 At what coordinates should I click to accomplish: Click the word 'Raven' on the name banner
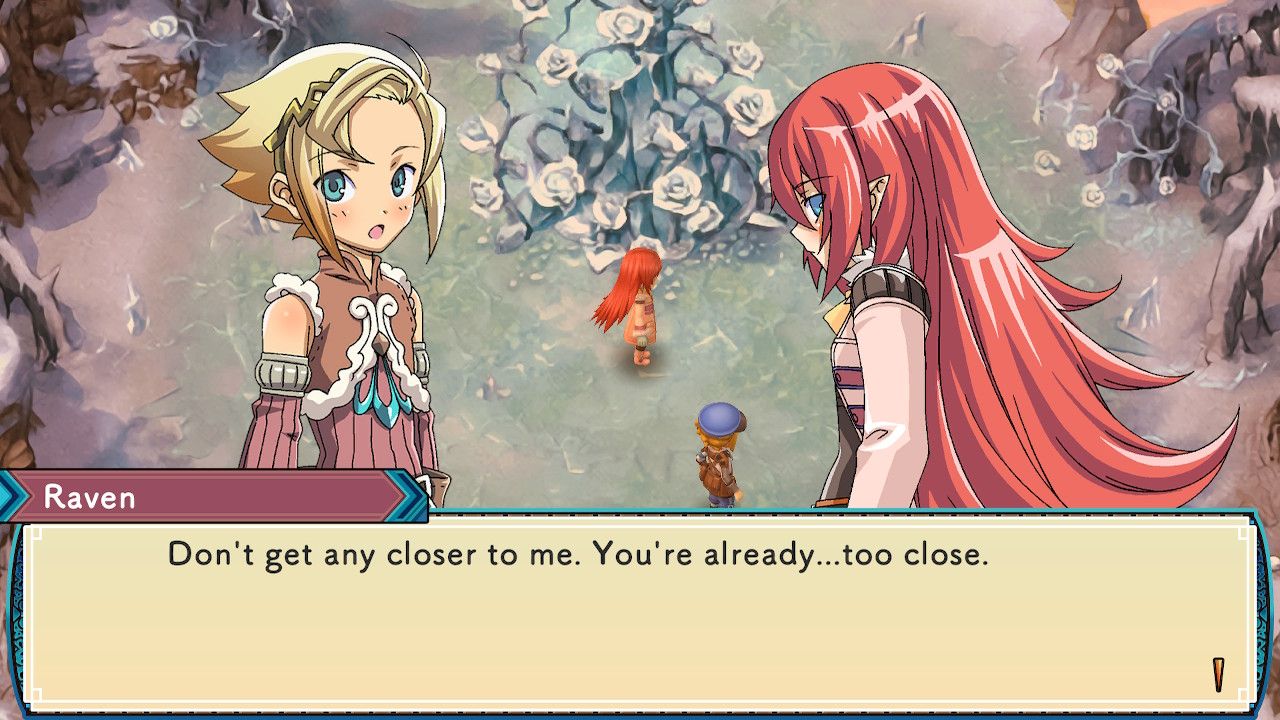coord(90,495)
